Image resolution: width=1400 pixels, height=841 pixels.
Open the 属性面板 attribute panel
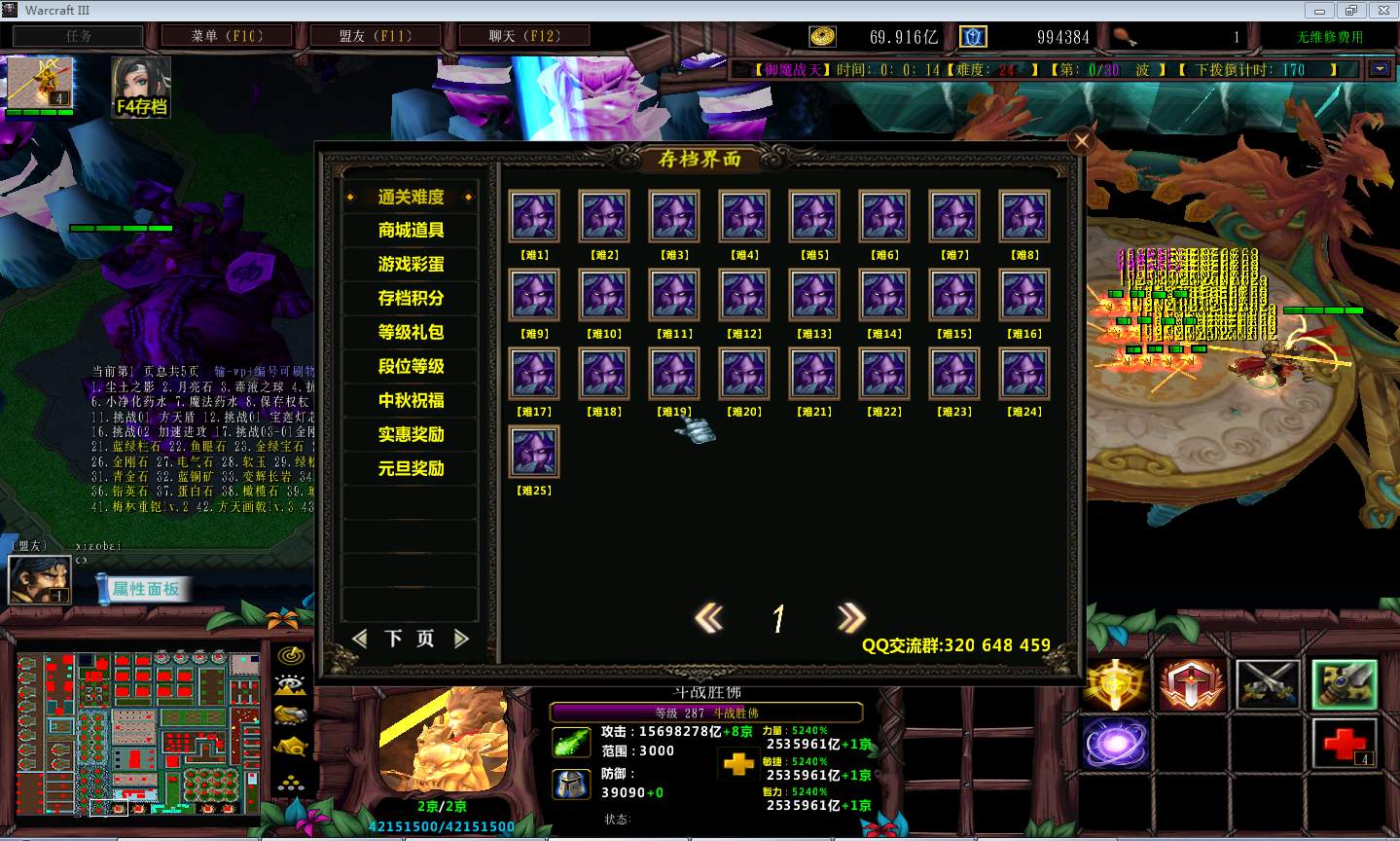[145, 588]
